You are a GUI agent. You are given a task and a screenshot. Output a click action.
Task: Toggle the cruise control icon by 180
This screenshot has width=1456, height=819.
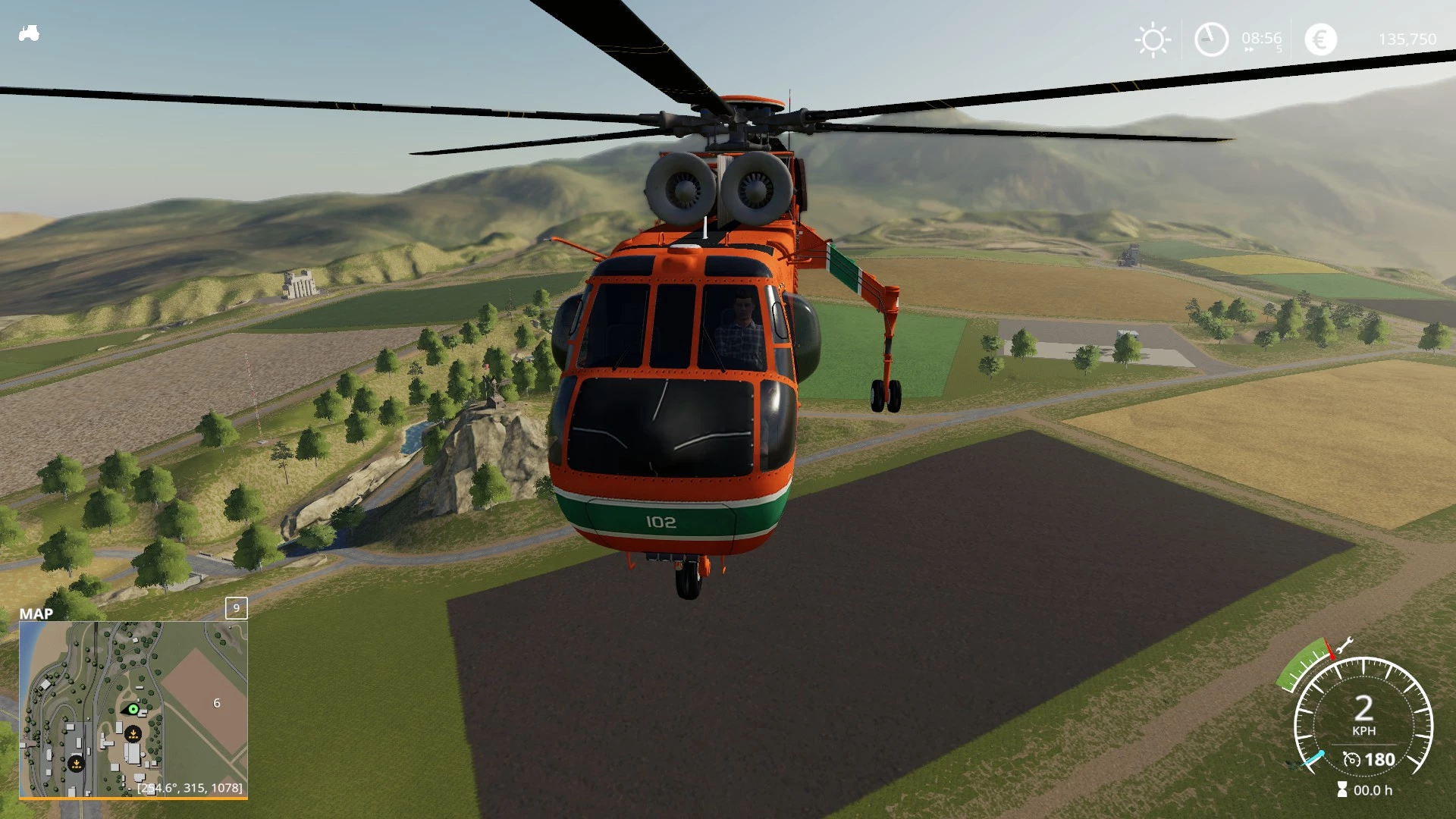tap(1351, 759)
